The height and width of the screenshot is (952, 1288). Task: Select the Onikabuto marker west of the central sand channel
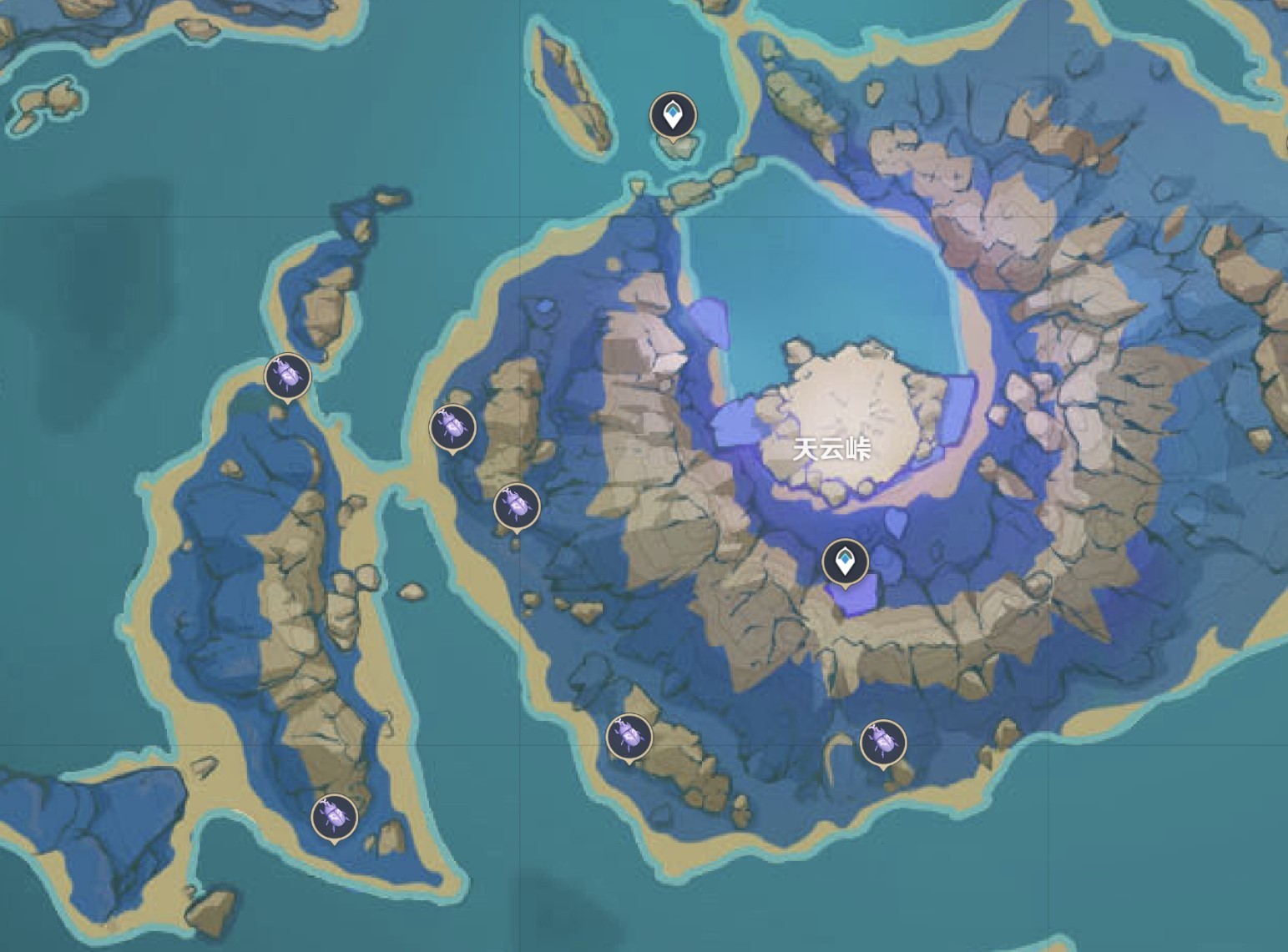click(451, 427)
